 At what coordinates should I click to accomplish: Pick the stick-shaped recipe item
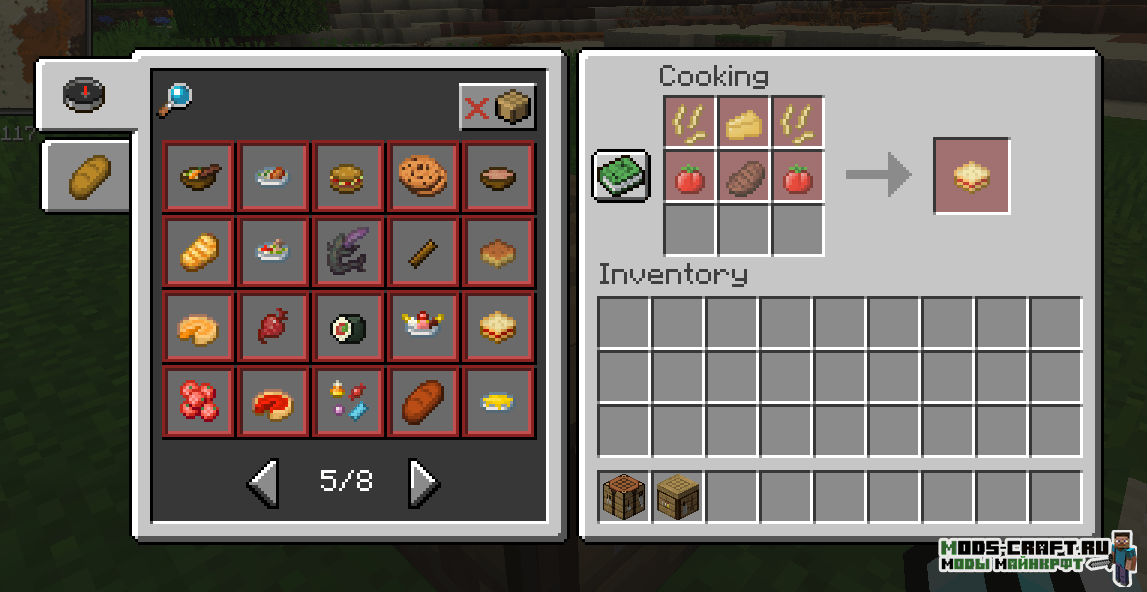423,252
